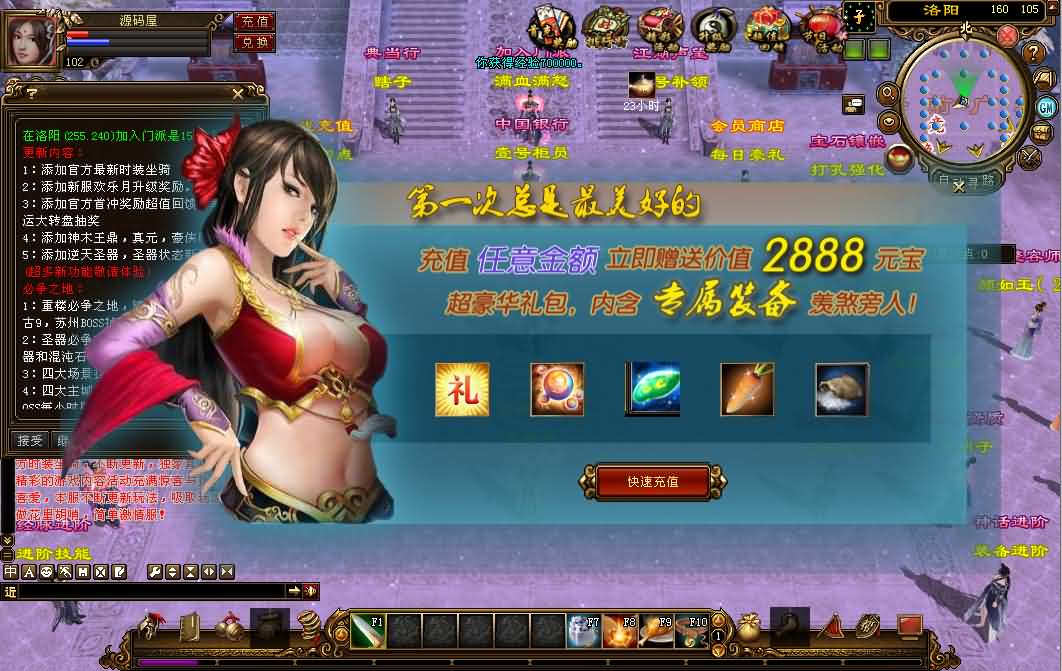1062x671 pixels.
Task: Open the blue GM button
Action: coord(1046,107)
